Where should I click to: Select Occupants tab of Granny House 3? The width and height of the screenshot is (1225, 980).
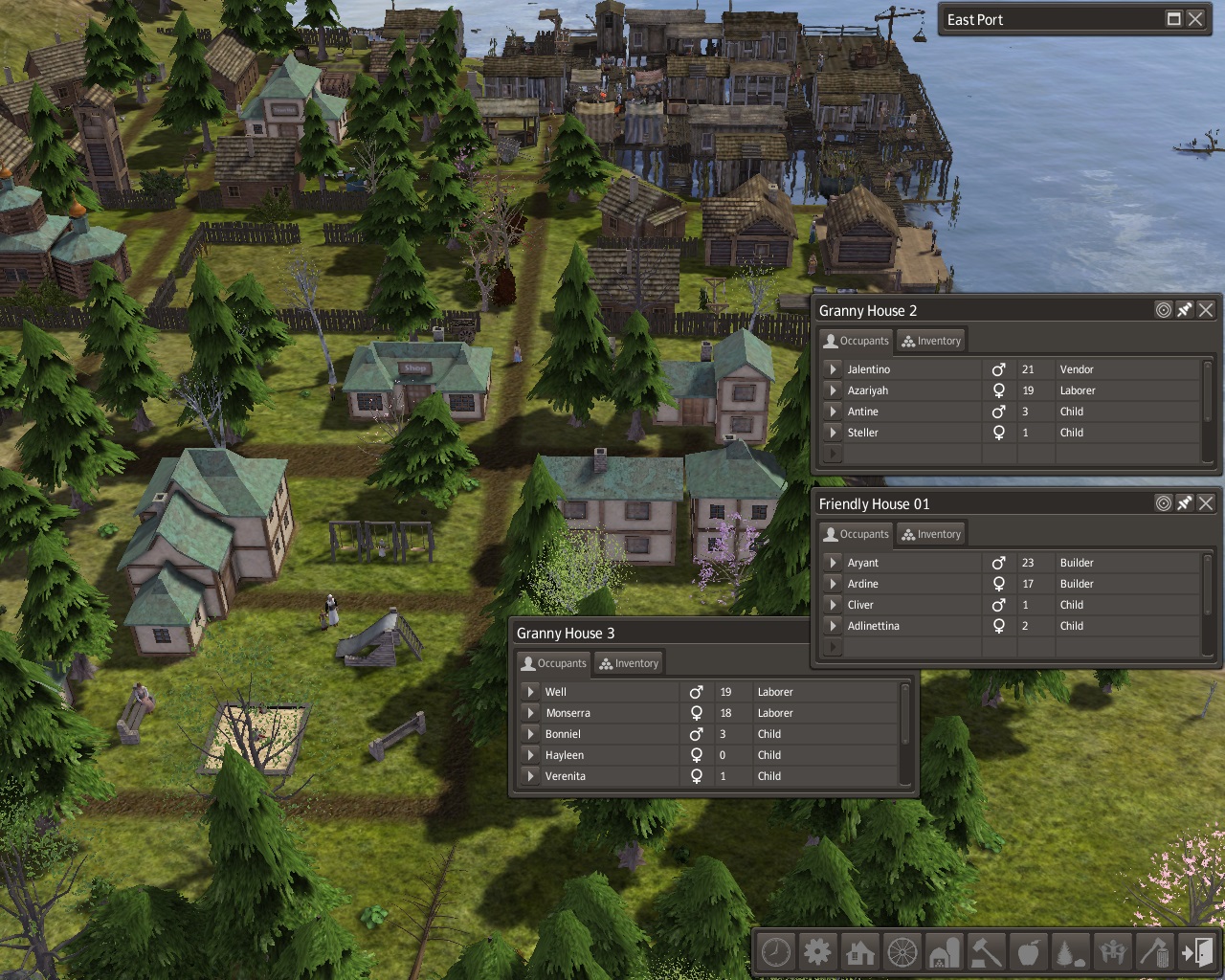pyautogui.click(x=552, y=663)
